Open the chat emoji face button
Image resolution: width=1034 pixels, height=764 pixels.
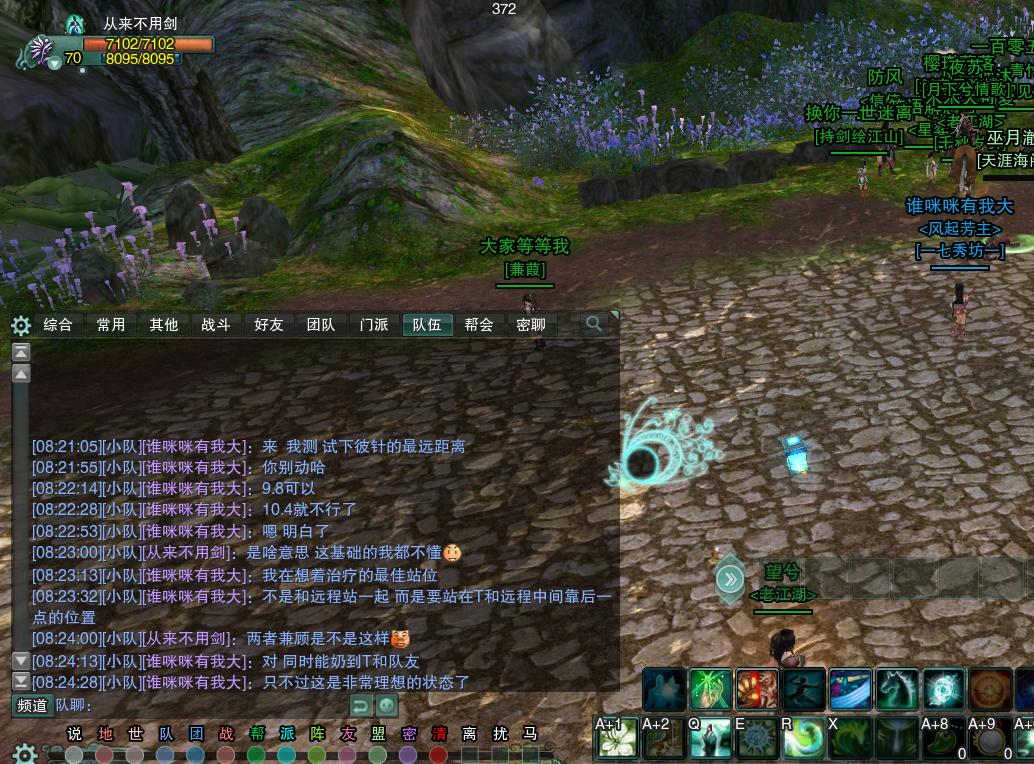point(387,705)
